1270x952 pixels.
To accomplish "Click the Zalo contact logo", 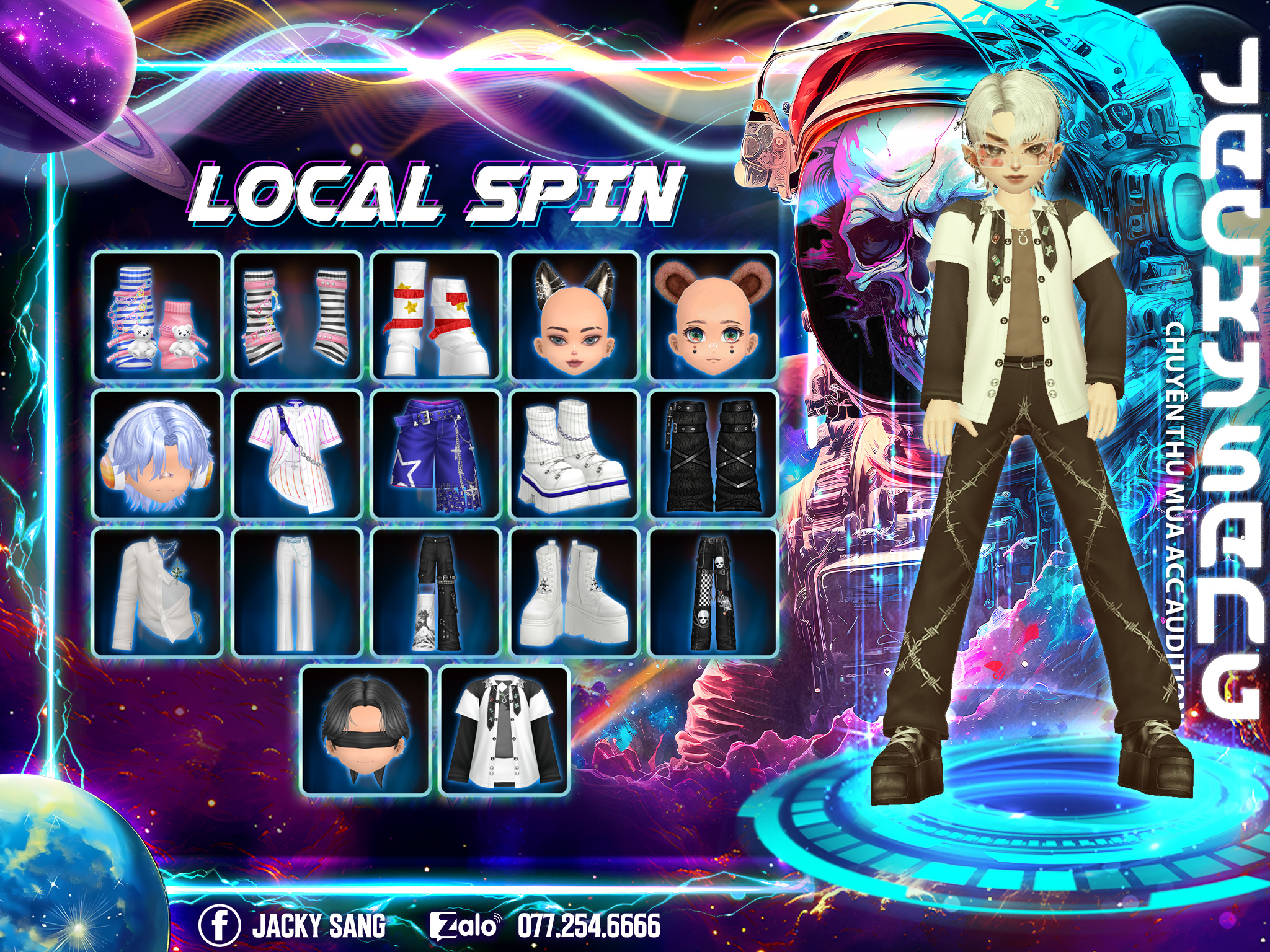I will point(464,926).
